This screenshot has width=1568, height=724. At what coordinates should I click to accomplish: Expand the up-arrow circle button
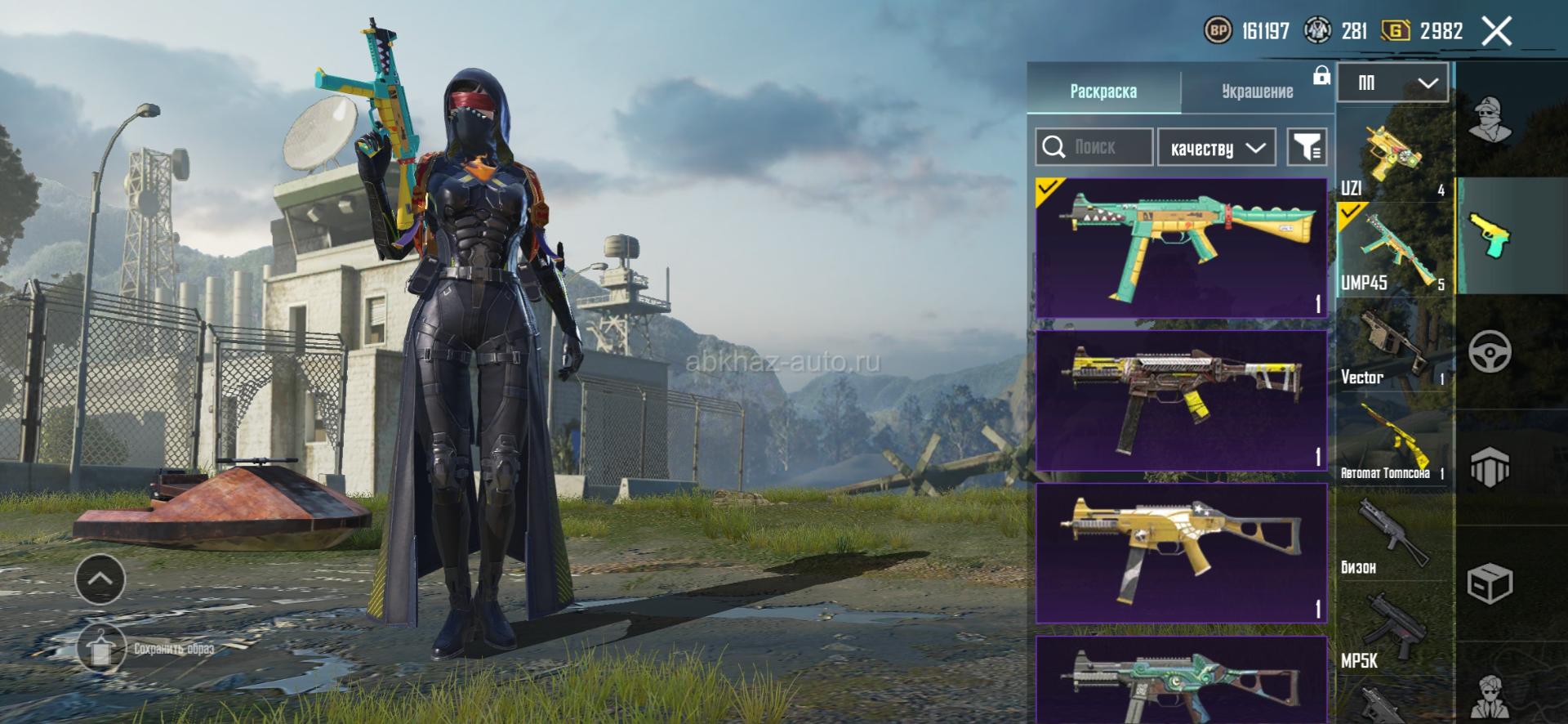click(x=100, y=579)
